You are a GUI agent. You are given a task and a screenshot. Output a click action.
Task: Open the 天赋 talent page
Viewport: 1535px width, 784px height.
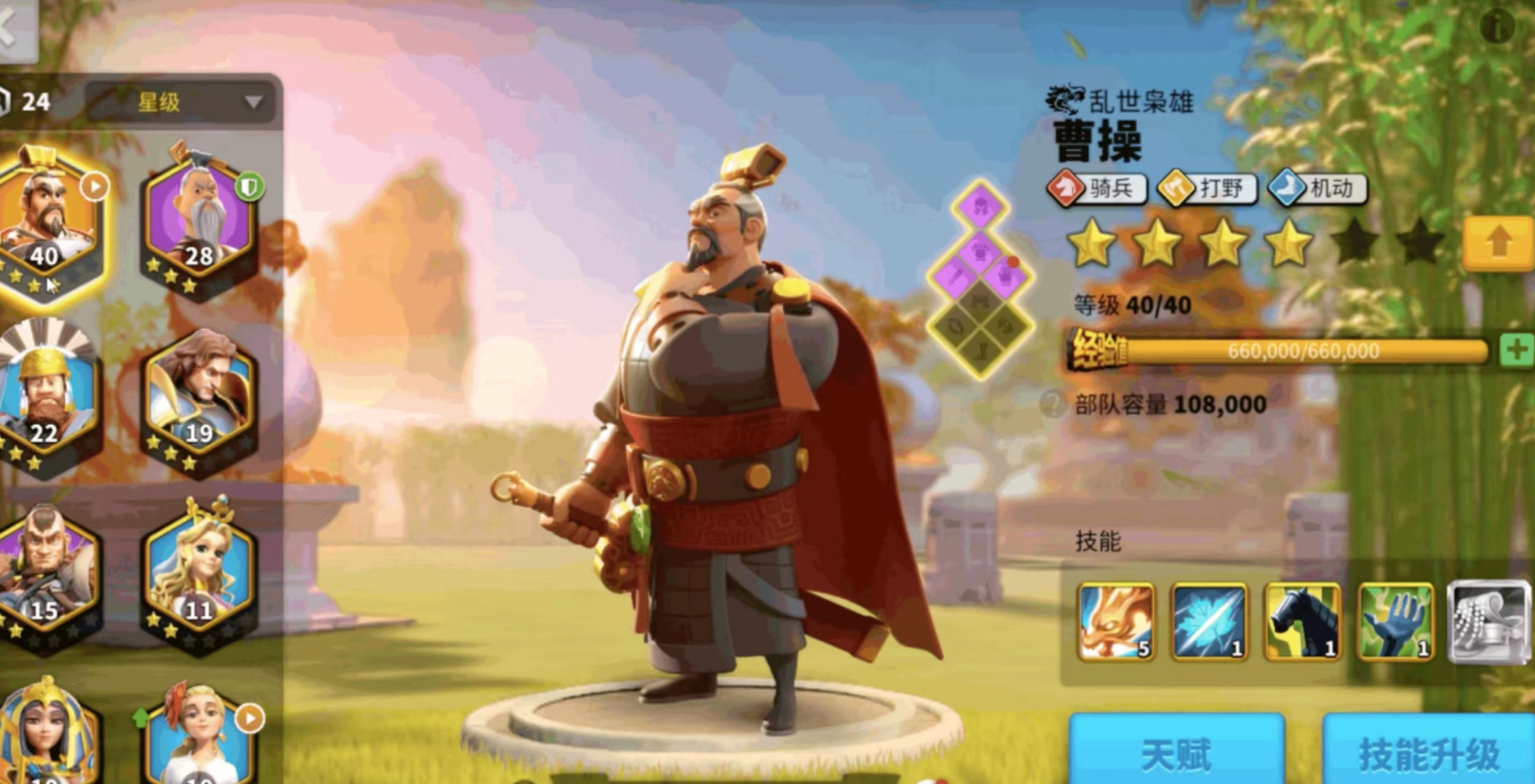(1178, 750)
